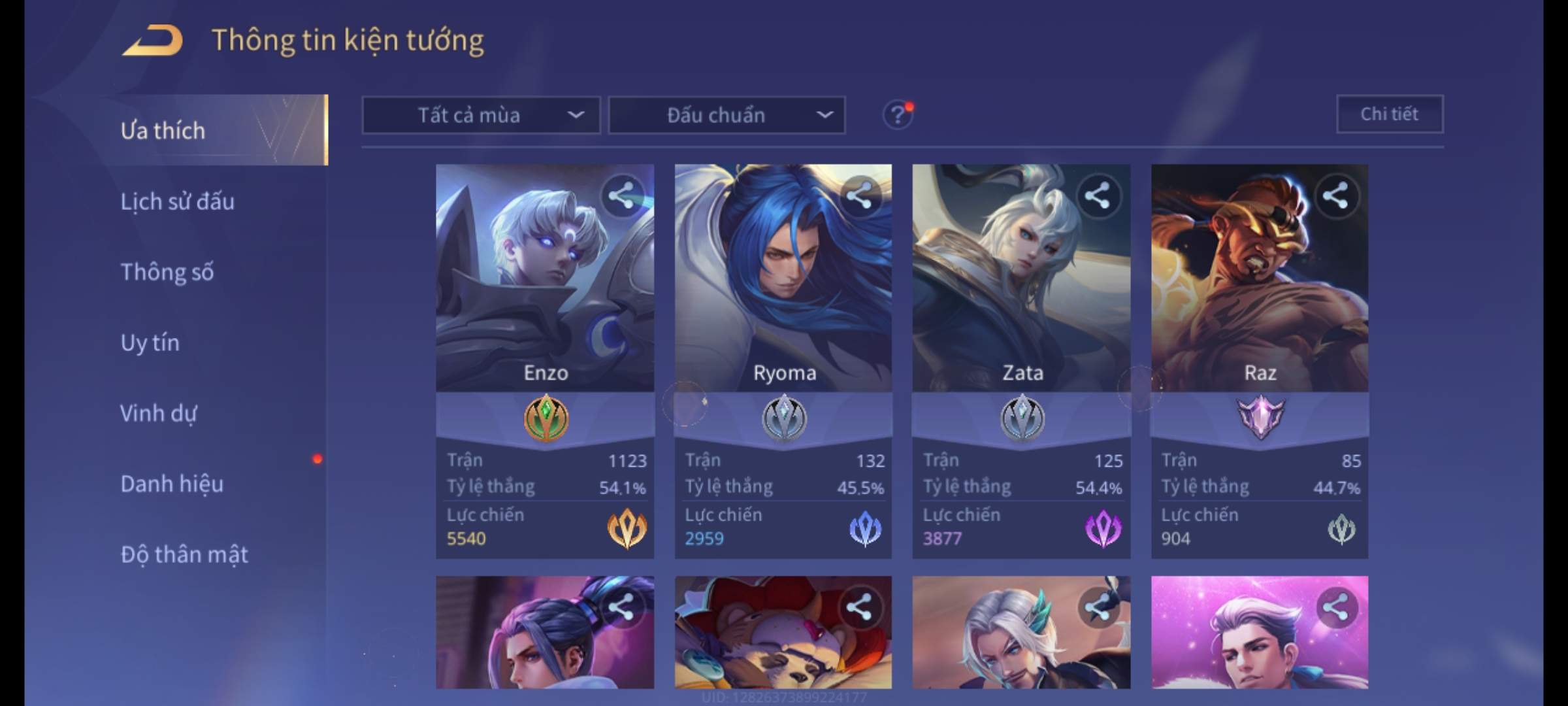The width and height of the screenshot is (1568, 706).
Task: Pick the Raz hero card
Action: [x=1259, y=294]
